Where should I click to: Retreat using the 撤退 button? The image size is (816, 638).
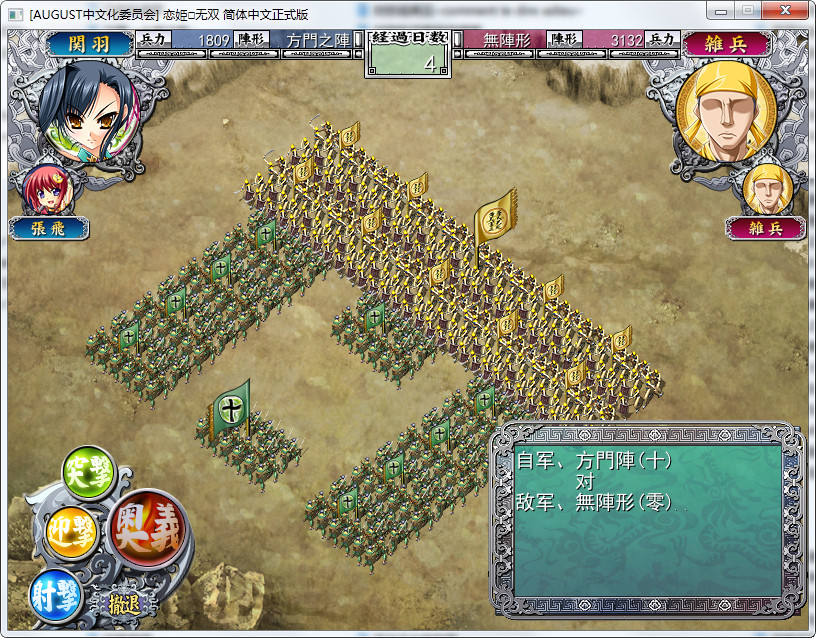(124, 603)
